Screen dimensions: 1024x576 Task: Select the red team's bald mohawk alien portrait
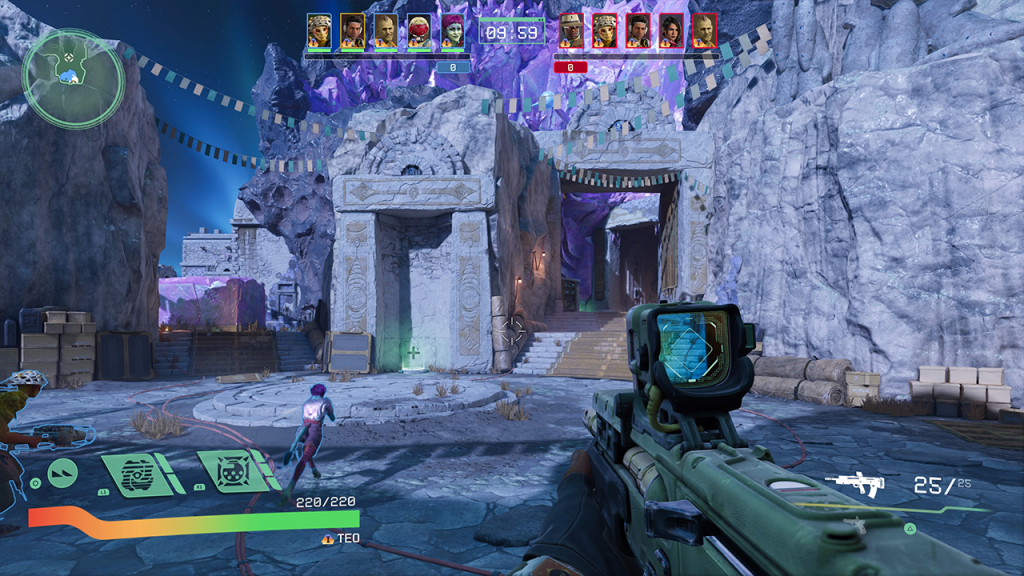coord(704,31)
